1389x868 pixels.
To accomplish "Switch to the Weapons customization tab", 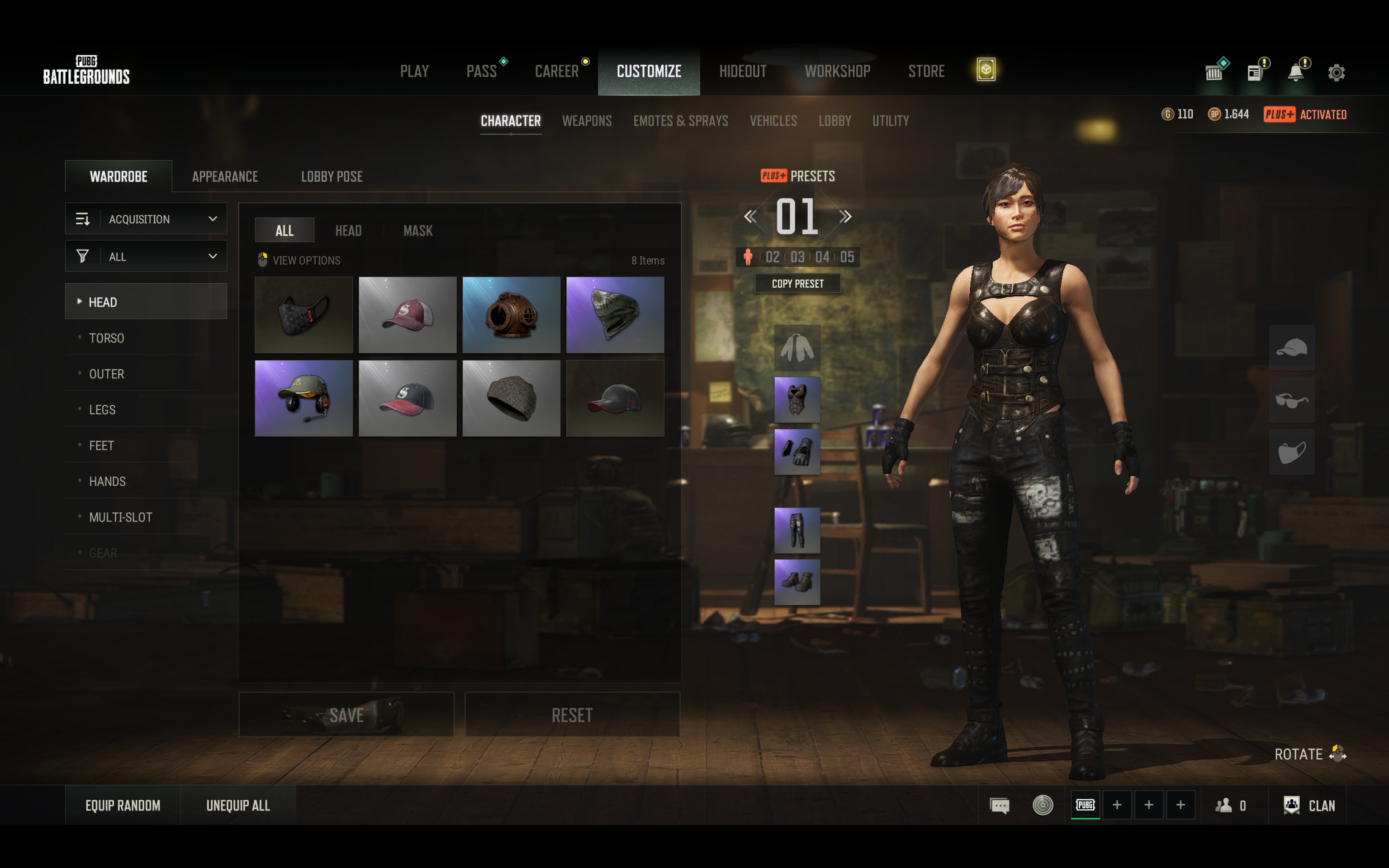I will (x=587, y=121).
